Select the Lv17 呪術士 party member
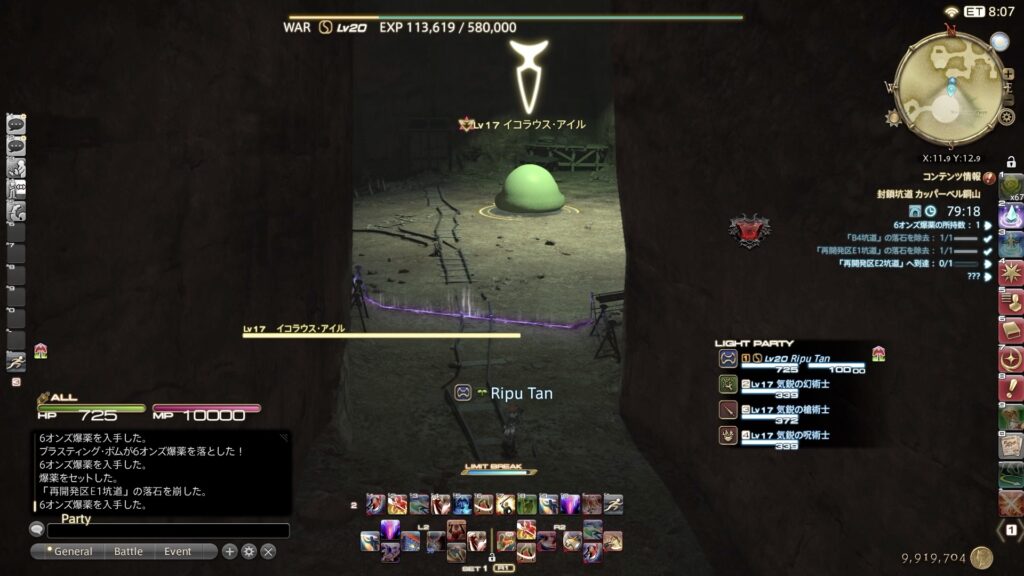This screenshot has width=1024, height=576. pyautogui.click(x=790, y=436)
